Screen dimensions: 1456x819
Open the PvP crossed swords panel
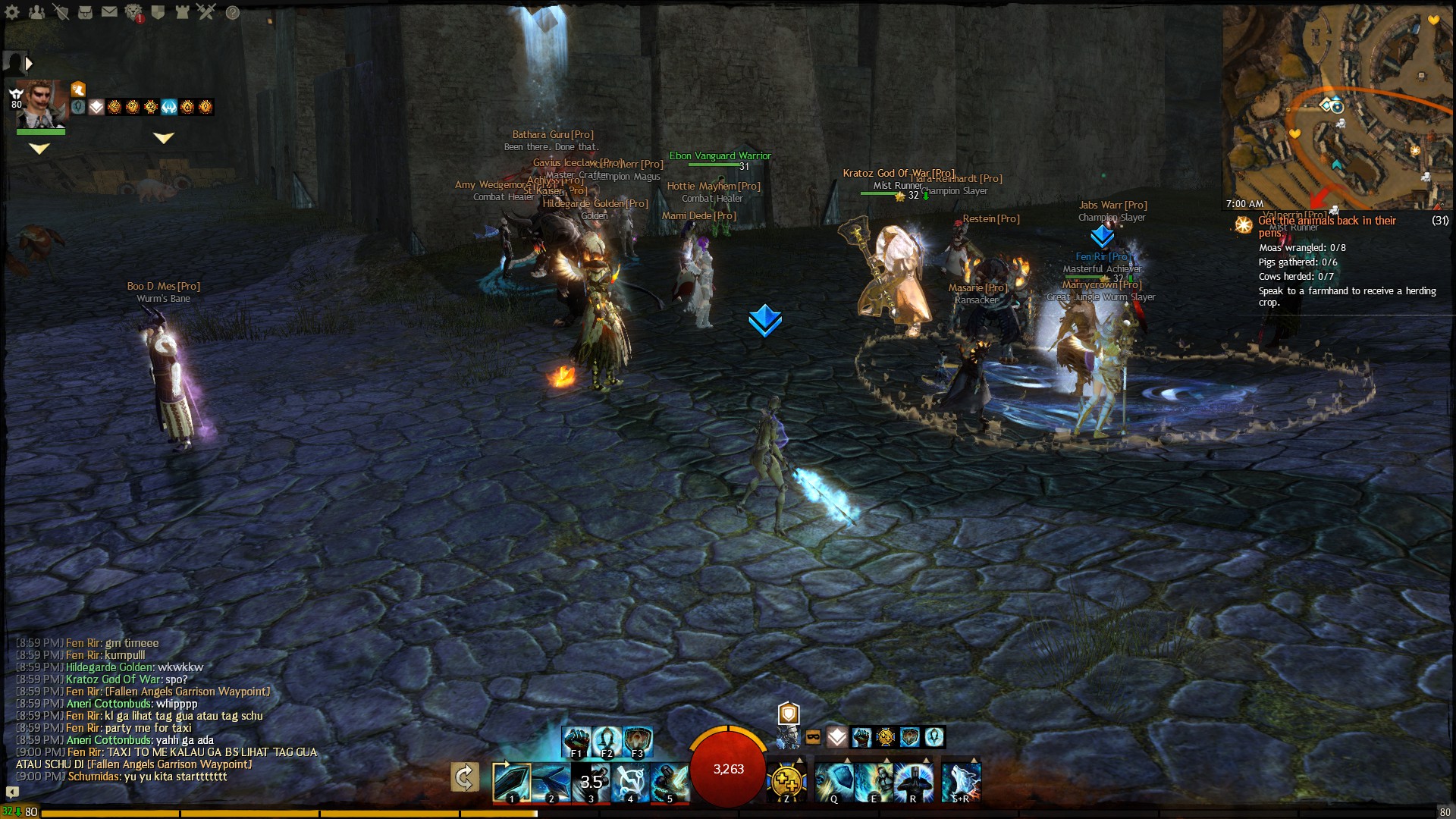(206, 12)
